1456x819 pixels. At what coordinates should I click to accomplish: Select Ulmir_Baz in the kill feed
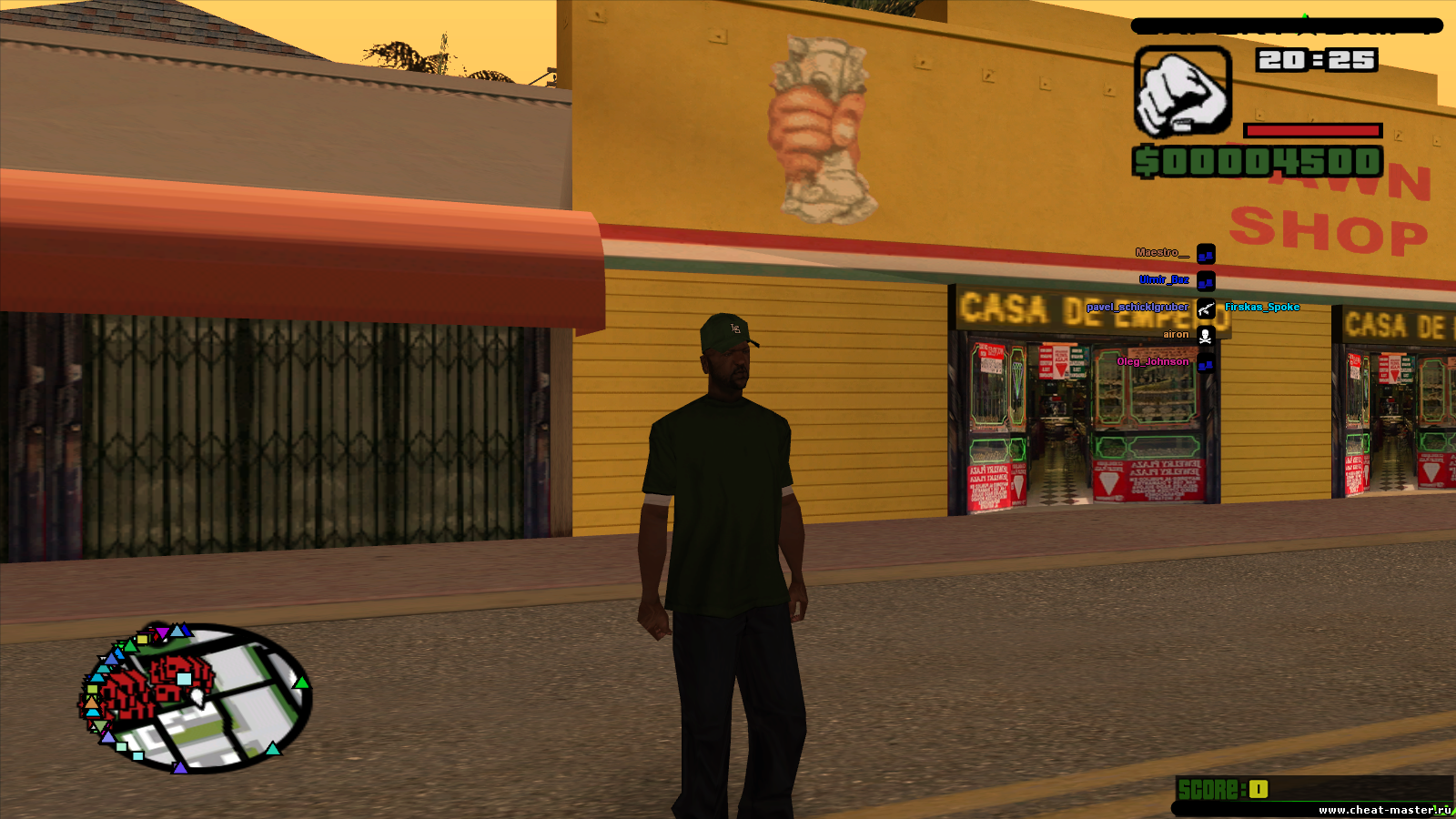(x=1163, y=280)
